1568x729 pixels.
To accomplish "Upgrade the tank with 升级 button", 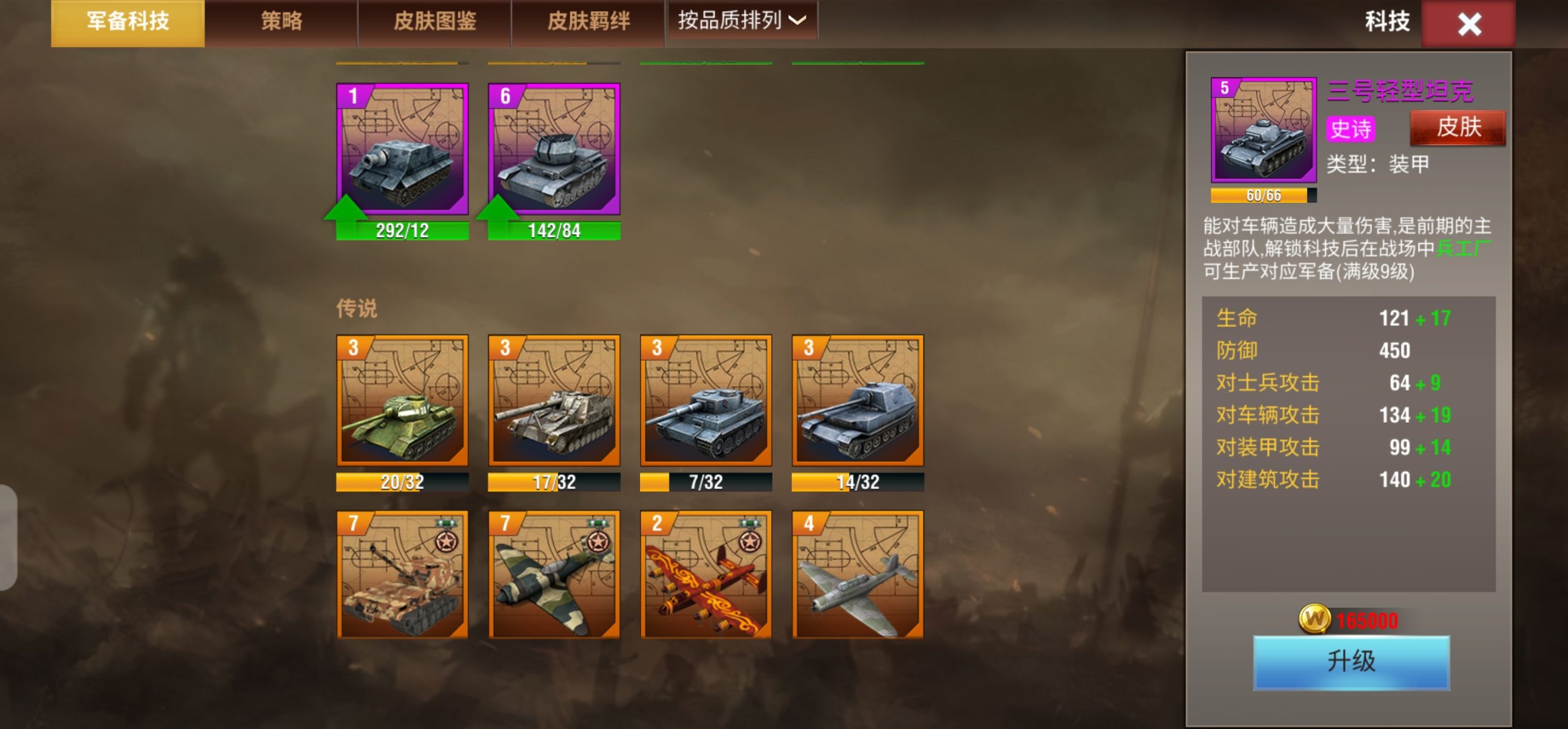I will pos(1351,662).
